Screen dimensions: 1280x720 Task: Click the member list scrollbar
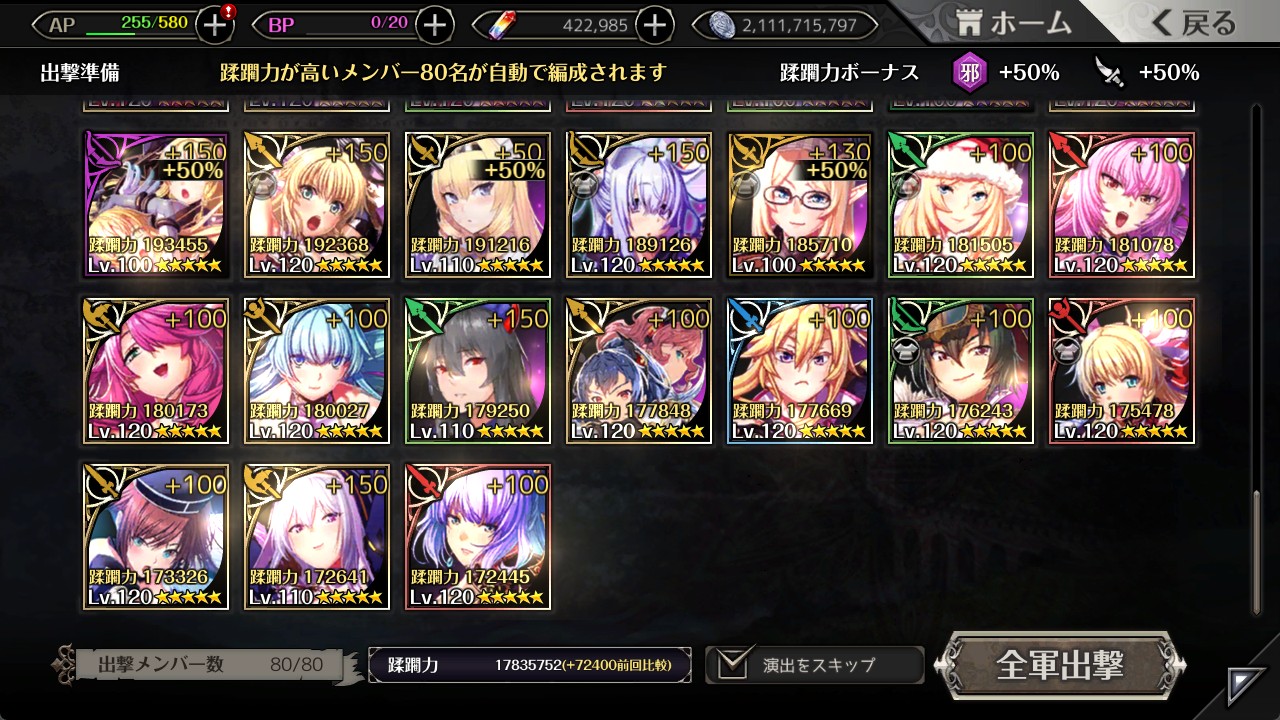click(1257, 550)
